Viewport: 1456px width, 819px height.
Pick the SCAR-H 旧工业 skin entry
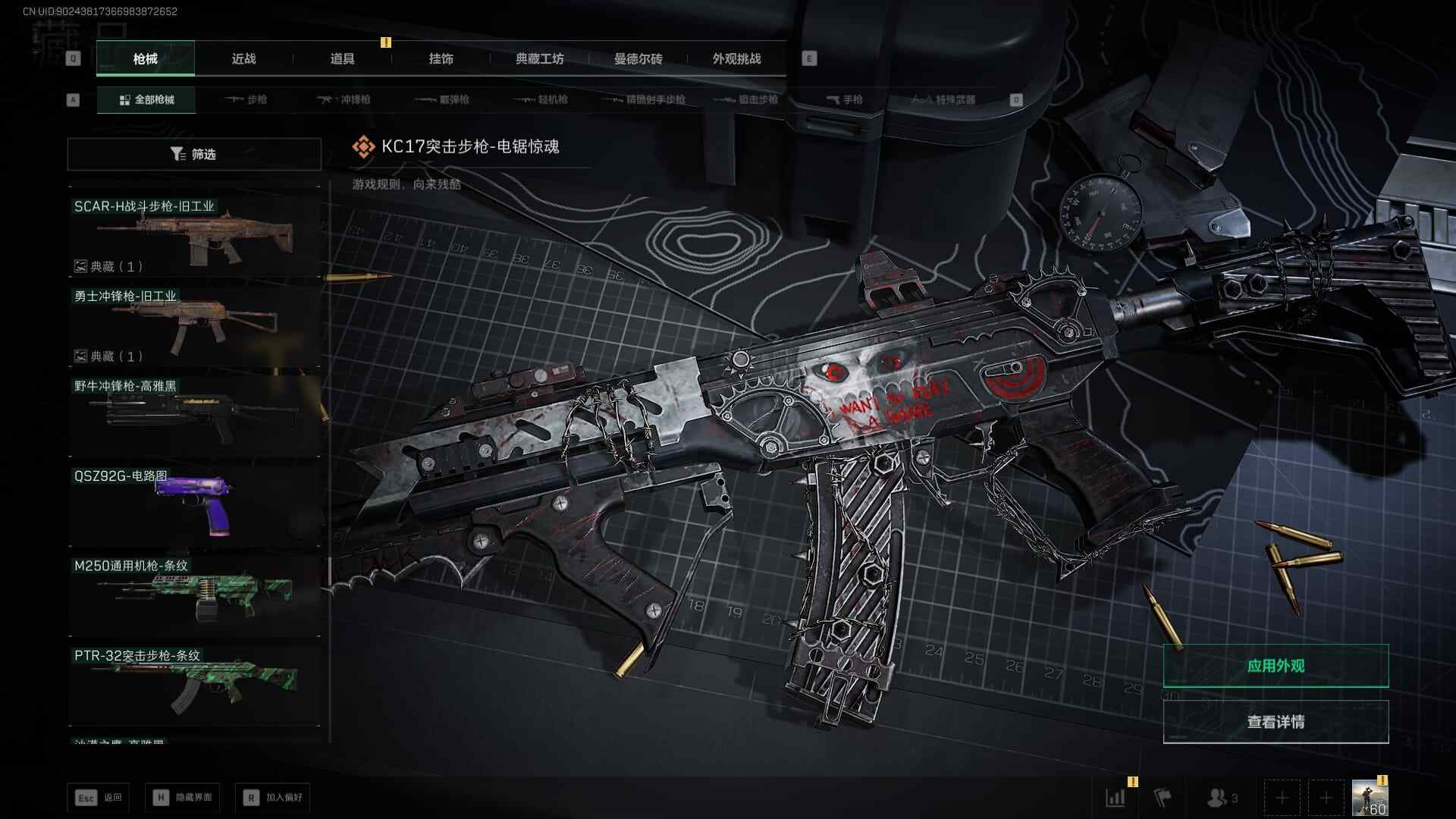[194, 235]
